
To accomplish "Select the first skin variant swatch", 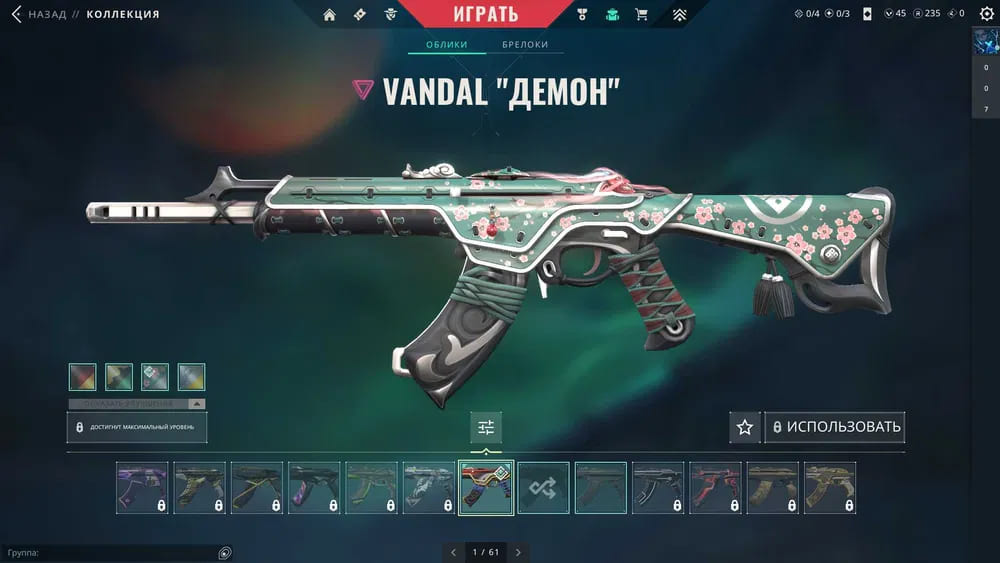I will point(83,377).
